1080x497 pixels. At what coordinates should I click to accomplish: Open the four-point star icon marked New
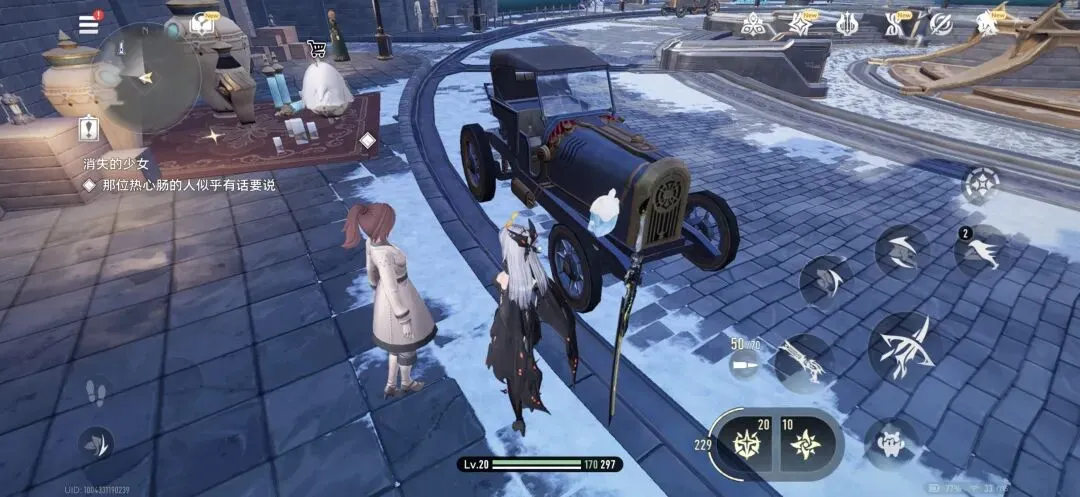[x=800, y=23]
